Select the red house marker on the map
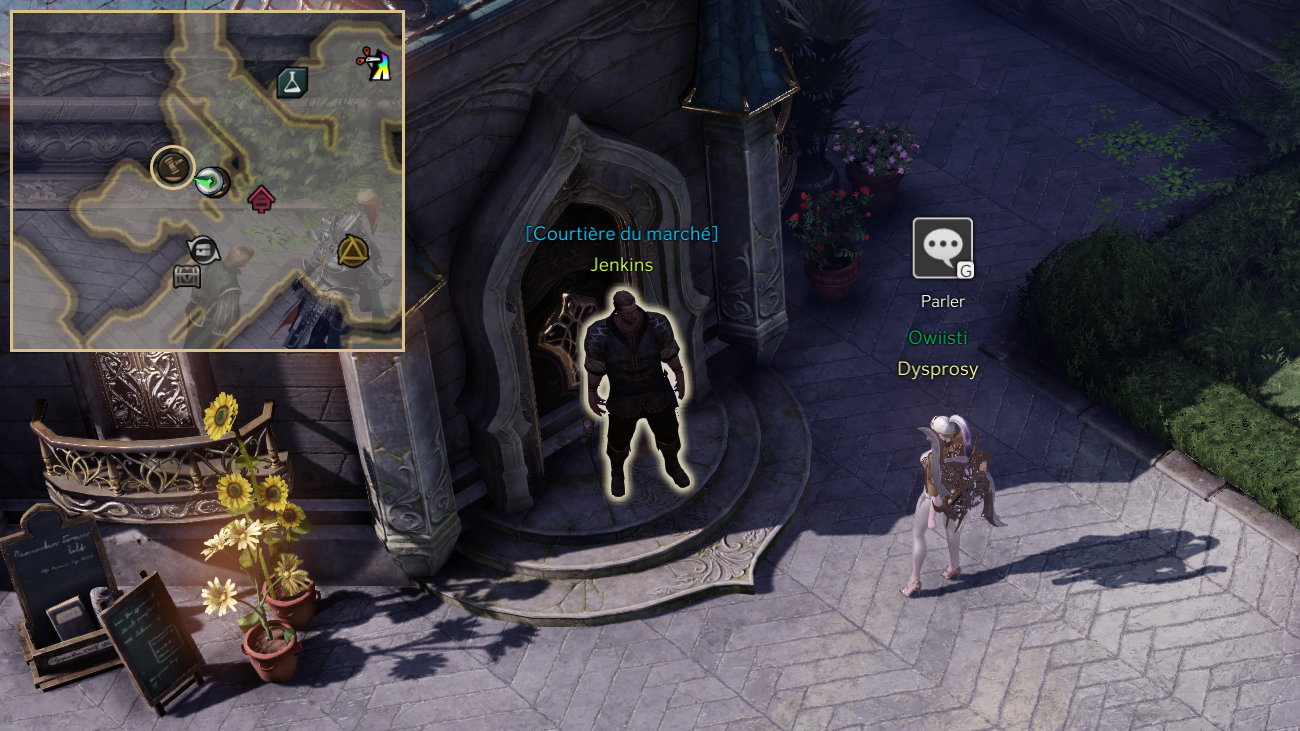Viewport: 1300px width, 731px height. (x=261, y=199)
